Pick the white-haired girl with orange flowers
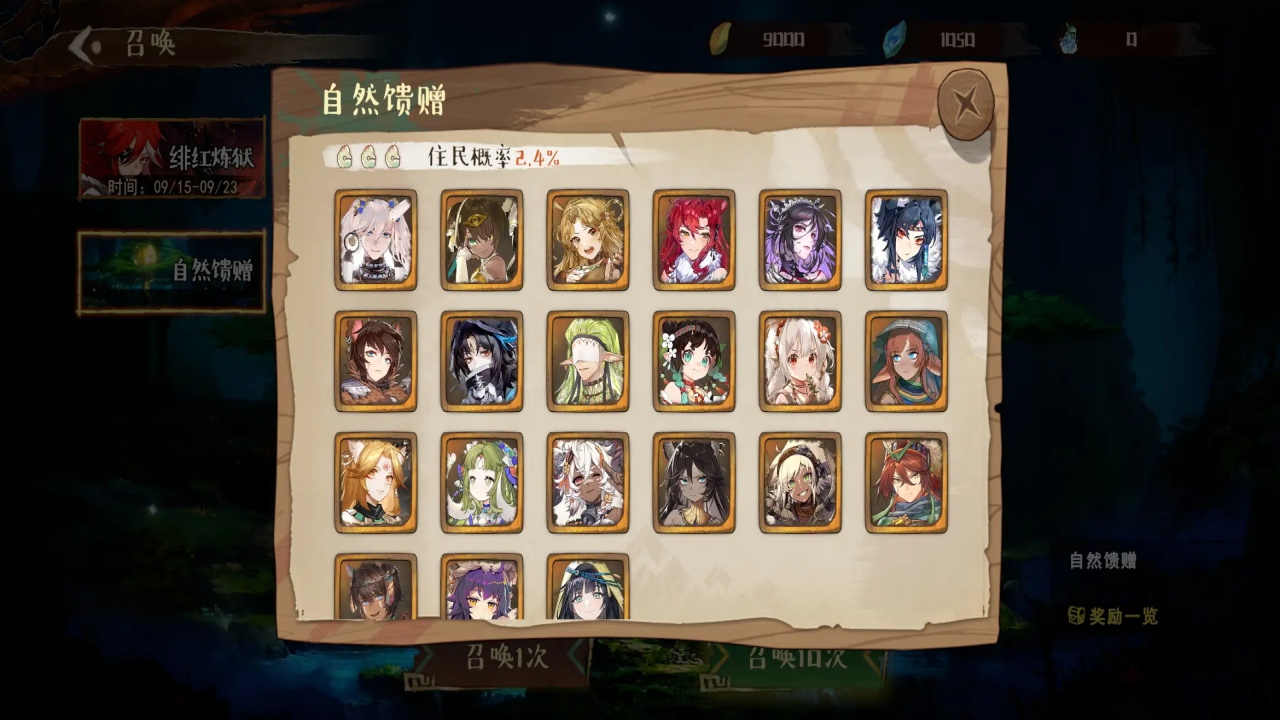 click(800, 361)
